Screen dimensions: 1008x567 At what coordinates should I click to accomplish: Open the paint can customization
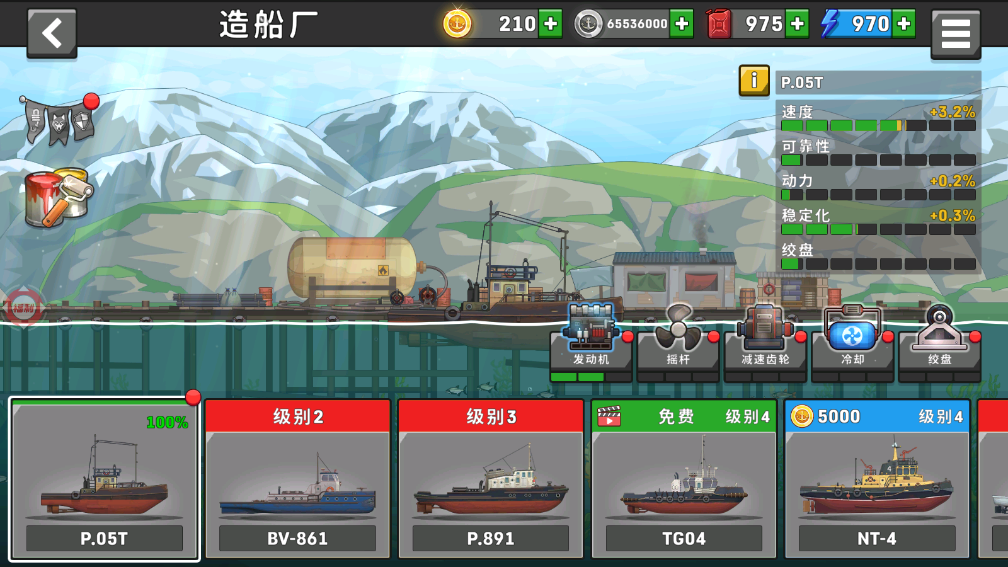58,195
